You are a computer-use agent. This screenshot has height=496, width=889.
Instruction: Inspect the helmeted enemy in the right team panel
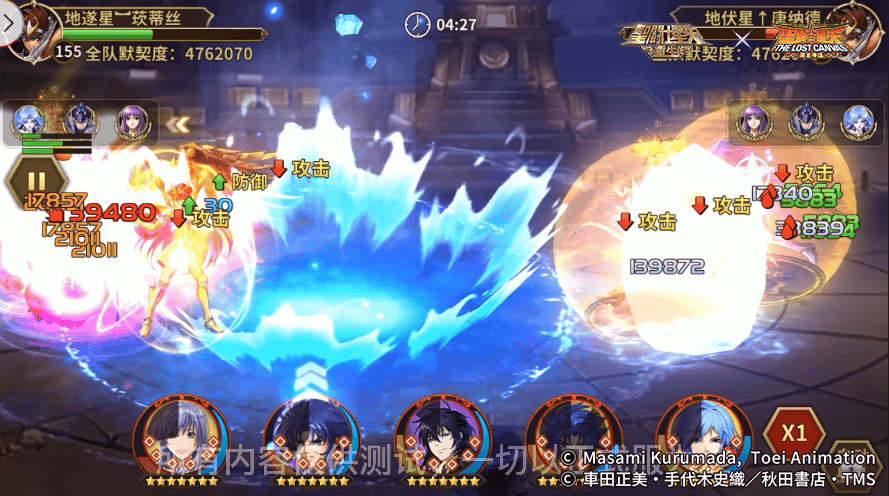pyautogui.click(x=804, y=122)
